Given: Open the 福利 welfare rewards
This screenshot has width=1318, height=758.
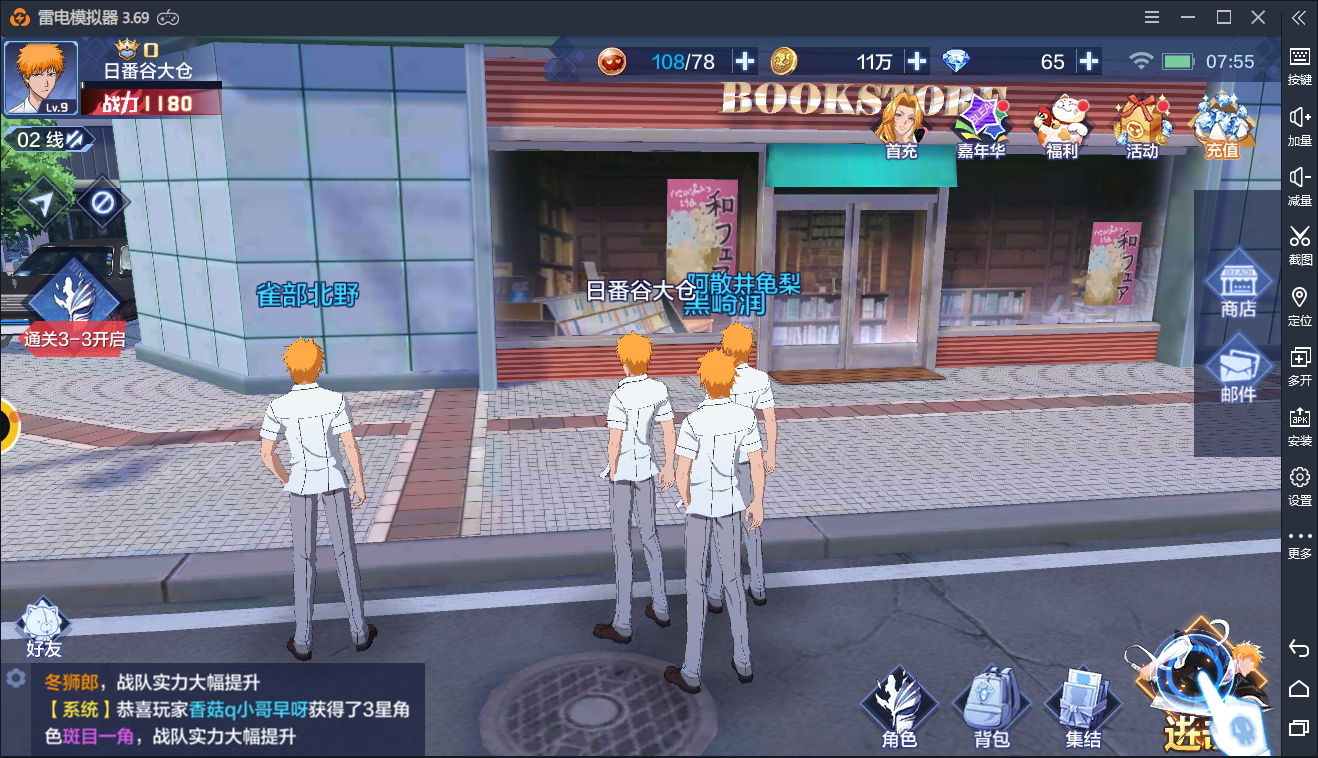Looking at the screenshot, I should point(1061,128).
